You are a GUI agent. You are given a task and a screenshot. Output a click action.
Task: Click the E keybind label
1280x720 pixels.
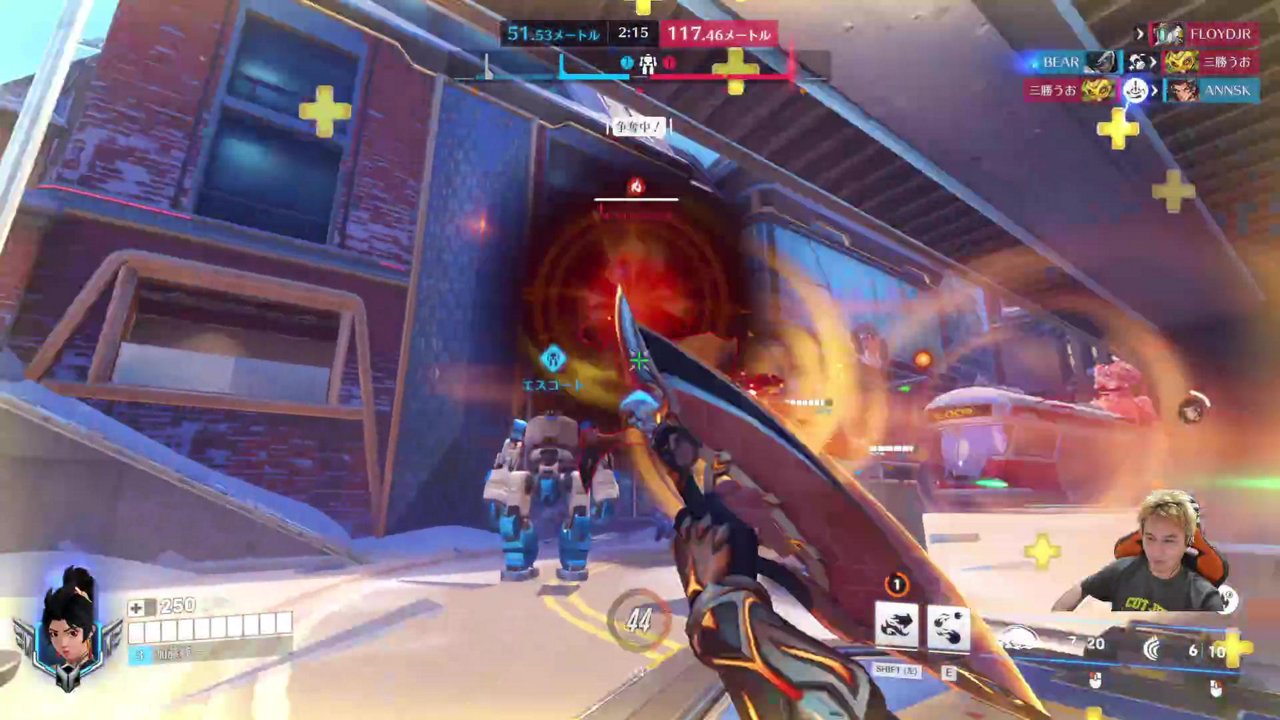coord(948,670)
